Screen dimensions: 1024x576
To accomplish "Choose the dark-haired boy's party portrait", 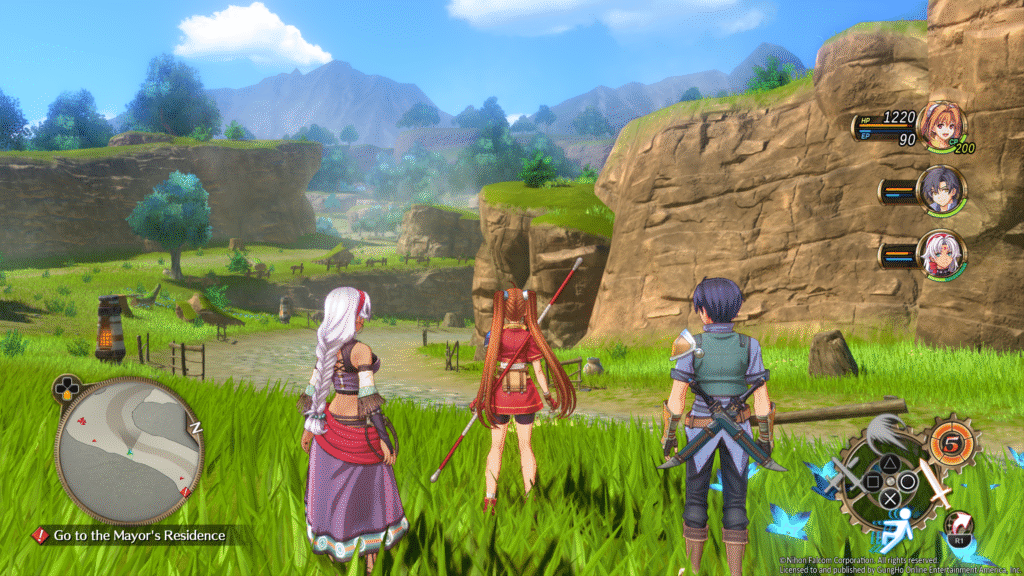I will [942, 191].
